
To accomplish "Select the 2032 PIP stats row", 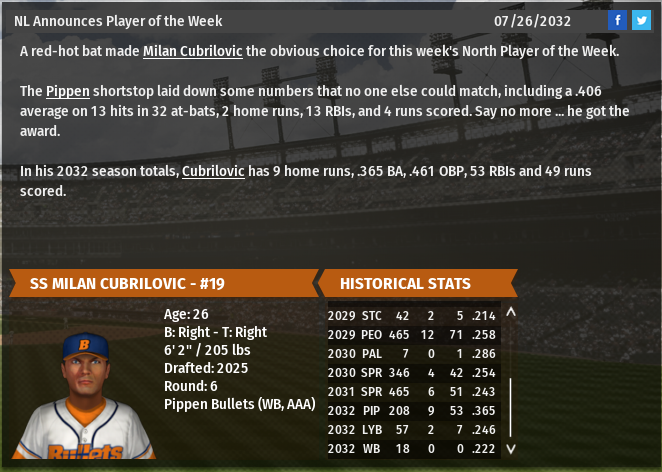I will 410,409.
